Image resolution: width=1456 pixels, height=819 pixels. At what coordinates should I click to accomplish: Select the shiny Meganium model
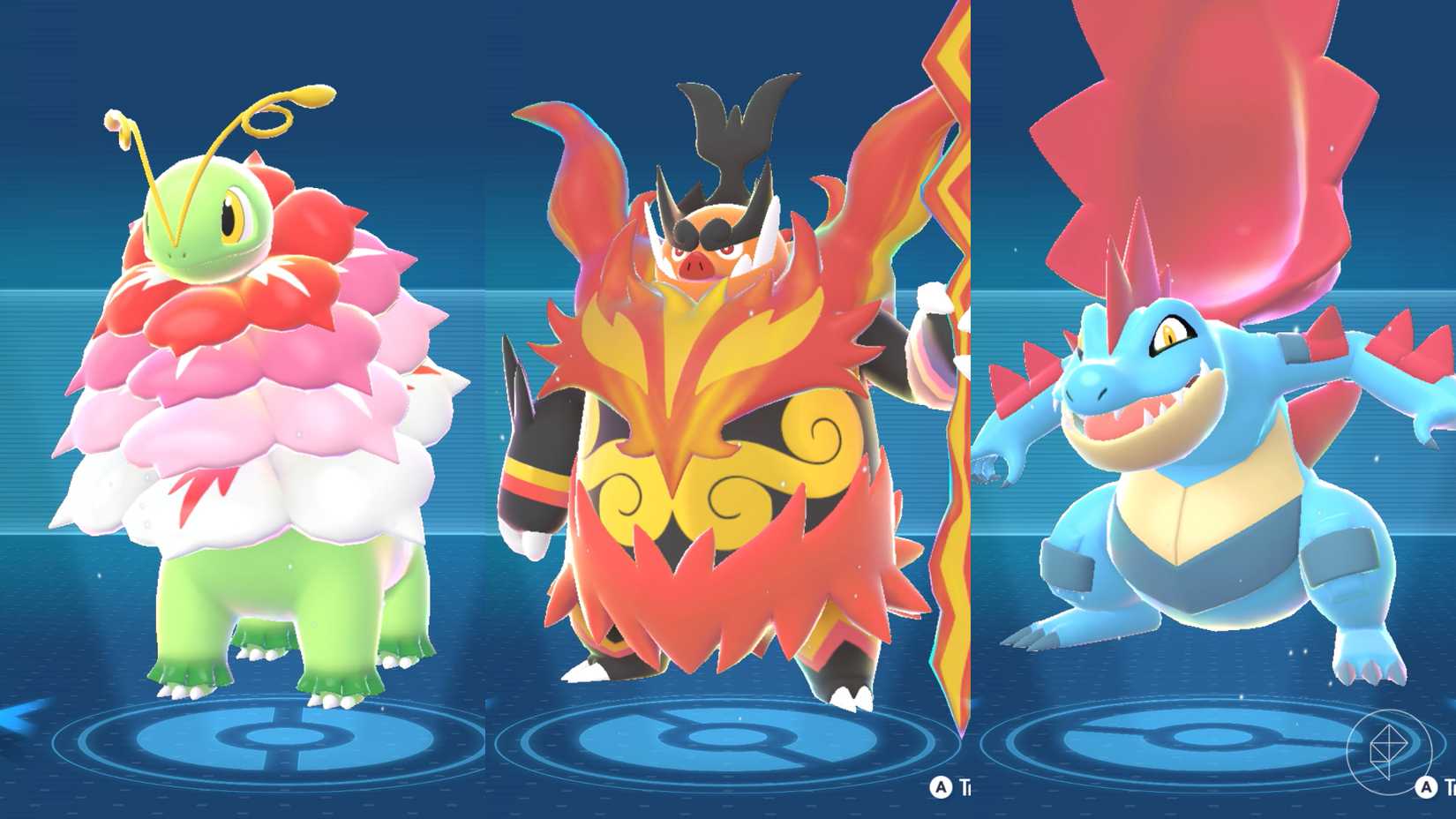[x=256, y=397]
